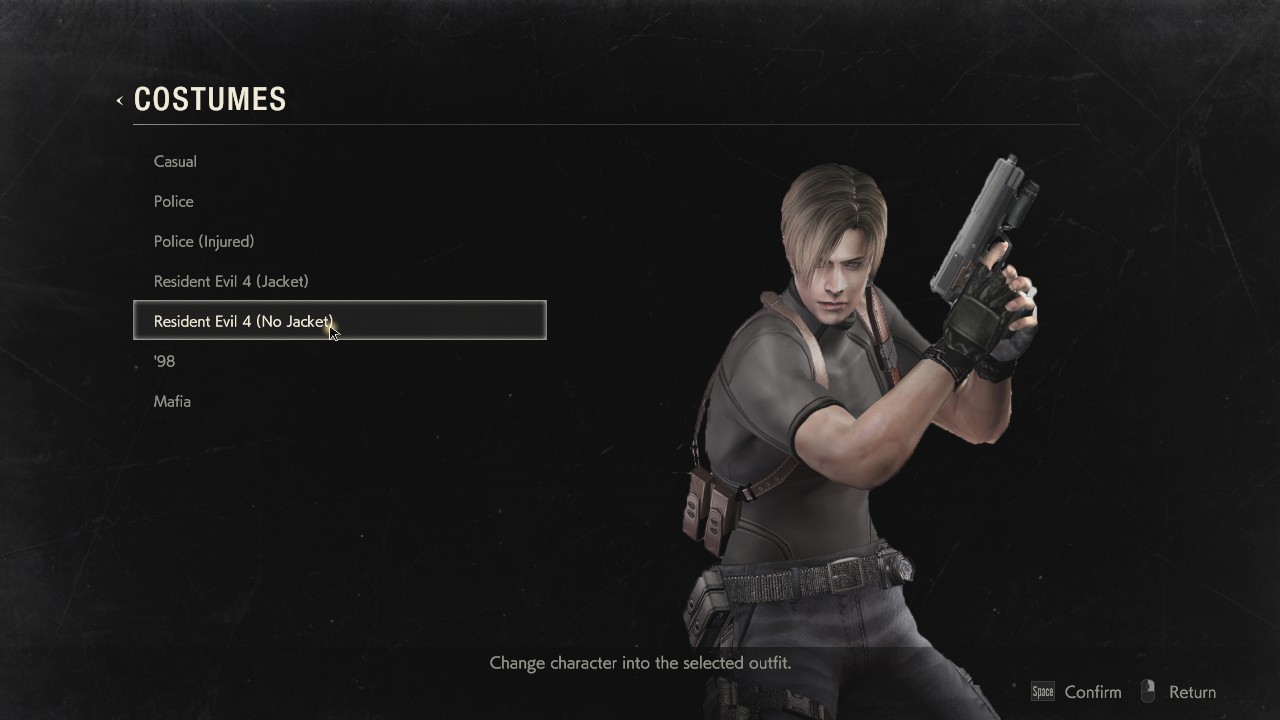Pick the Police (Injured) costume

pos(204,241)
